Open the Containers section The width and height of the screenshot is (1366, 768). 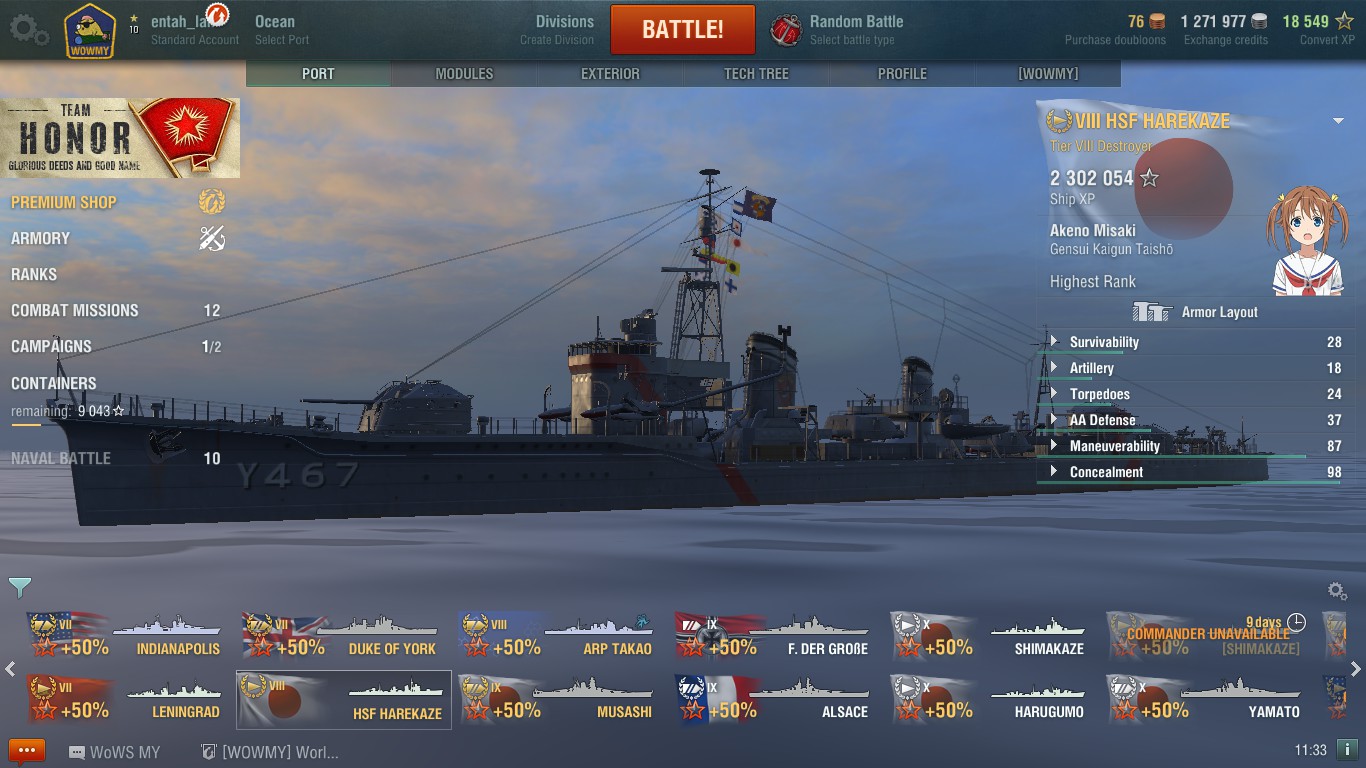pyautogui.click(x=54, y=383)
